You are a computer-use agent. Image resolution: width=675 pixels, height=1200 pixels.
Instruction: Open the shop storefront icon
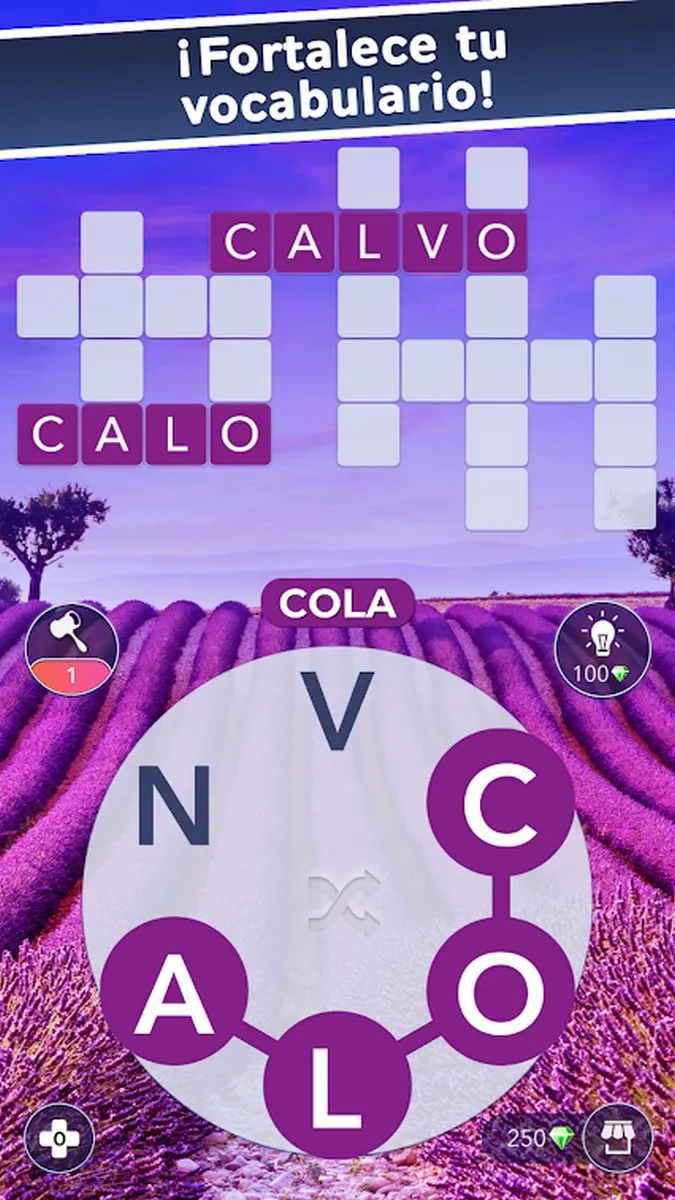pos(617,1138)
